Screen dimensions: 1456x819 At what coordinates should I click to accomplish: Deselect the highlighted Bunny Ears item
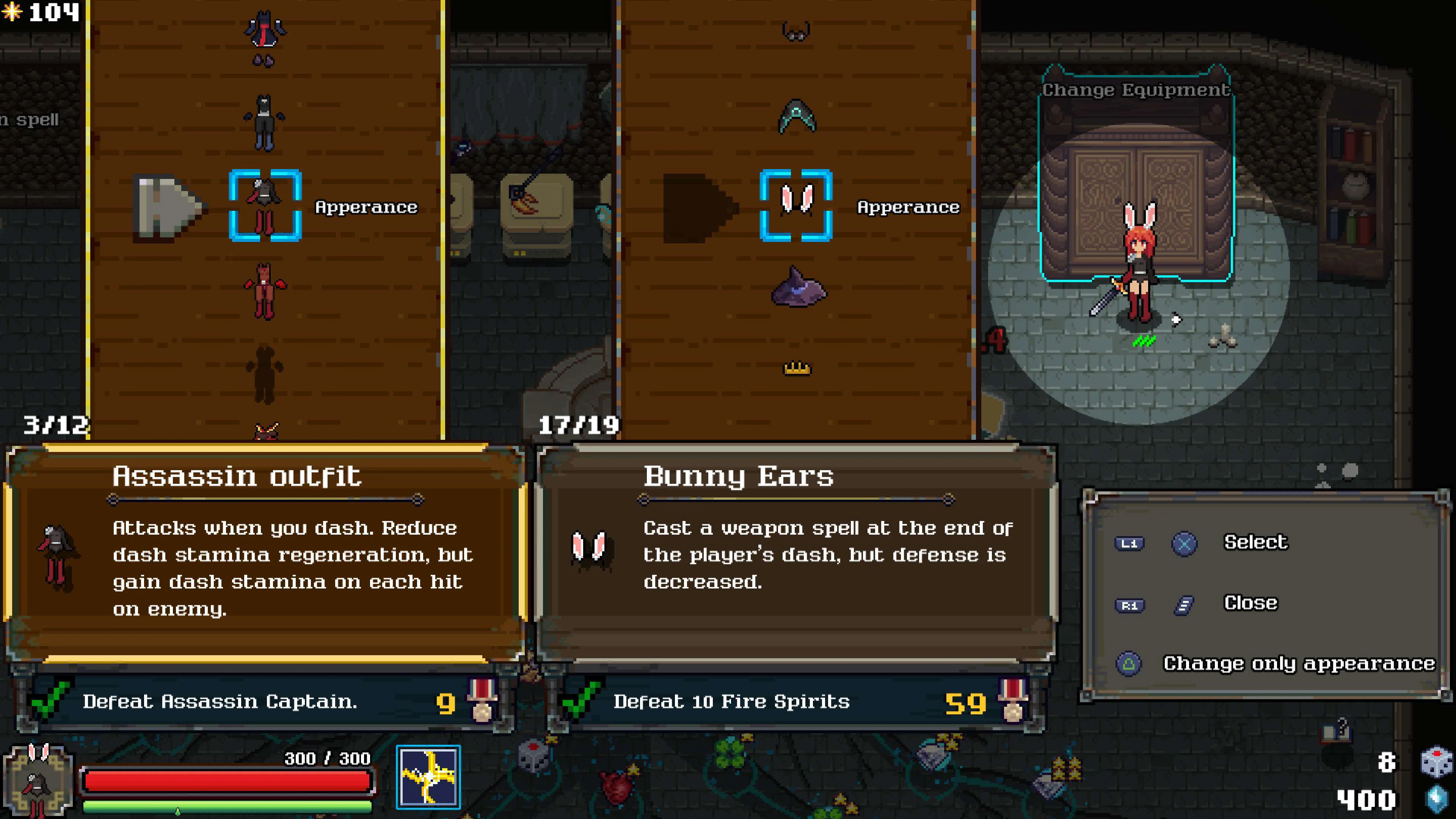[797, 206]
